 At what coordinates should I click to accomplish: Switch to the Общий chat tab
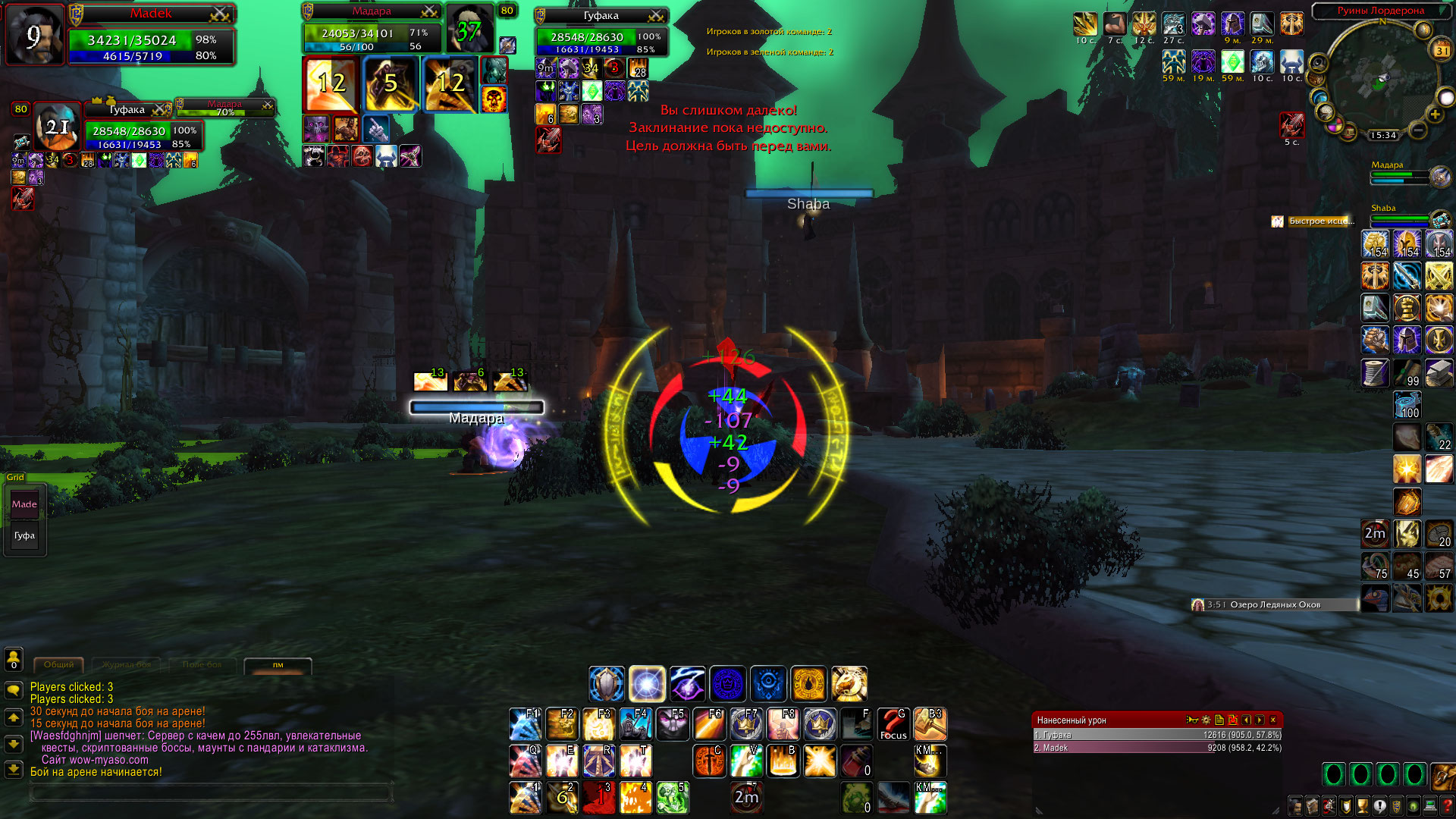pos(58,665)
